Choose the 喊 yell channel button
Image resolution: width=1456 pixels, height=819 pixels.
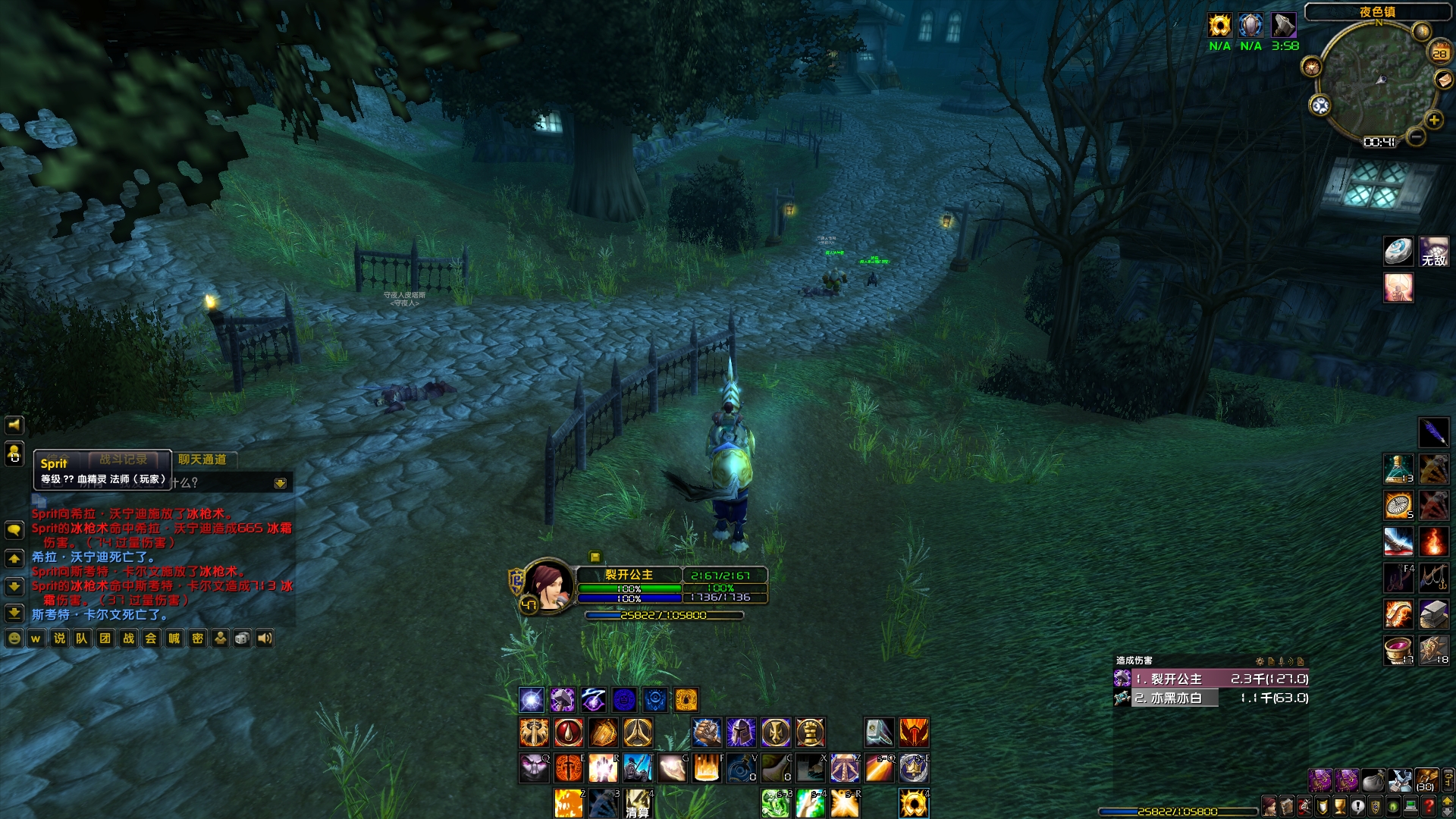174,639
